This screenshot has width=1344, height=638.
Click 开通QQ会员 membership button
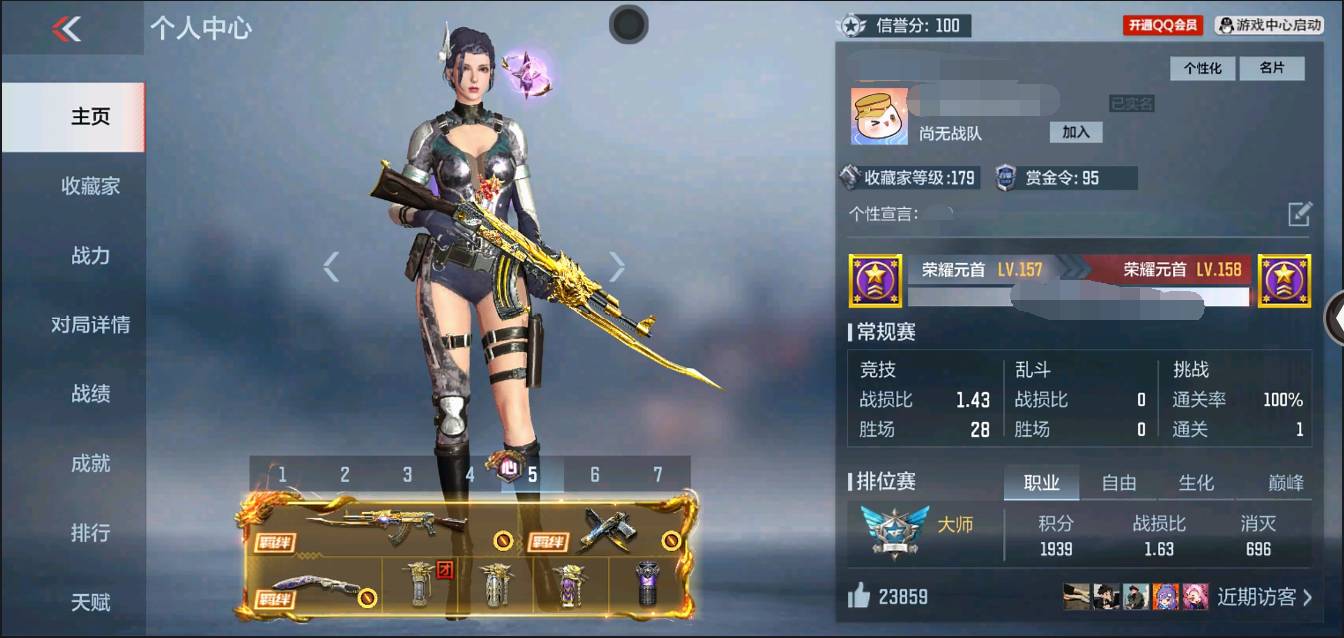[x=1163, y=25]
